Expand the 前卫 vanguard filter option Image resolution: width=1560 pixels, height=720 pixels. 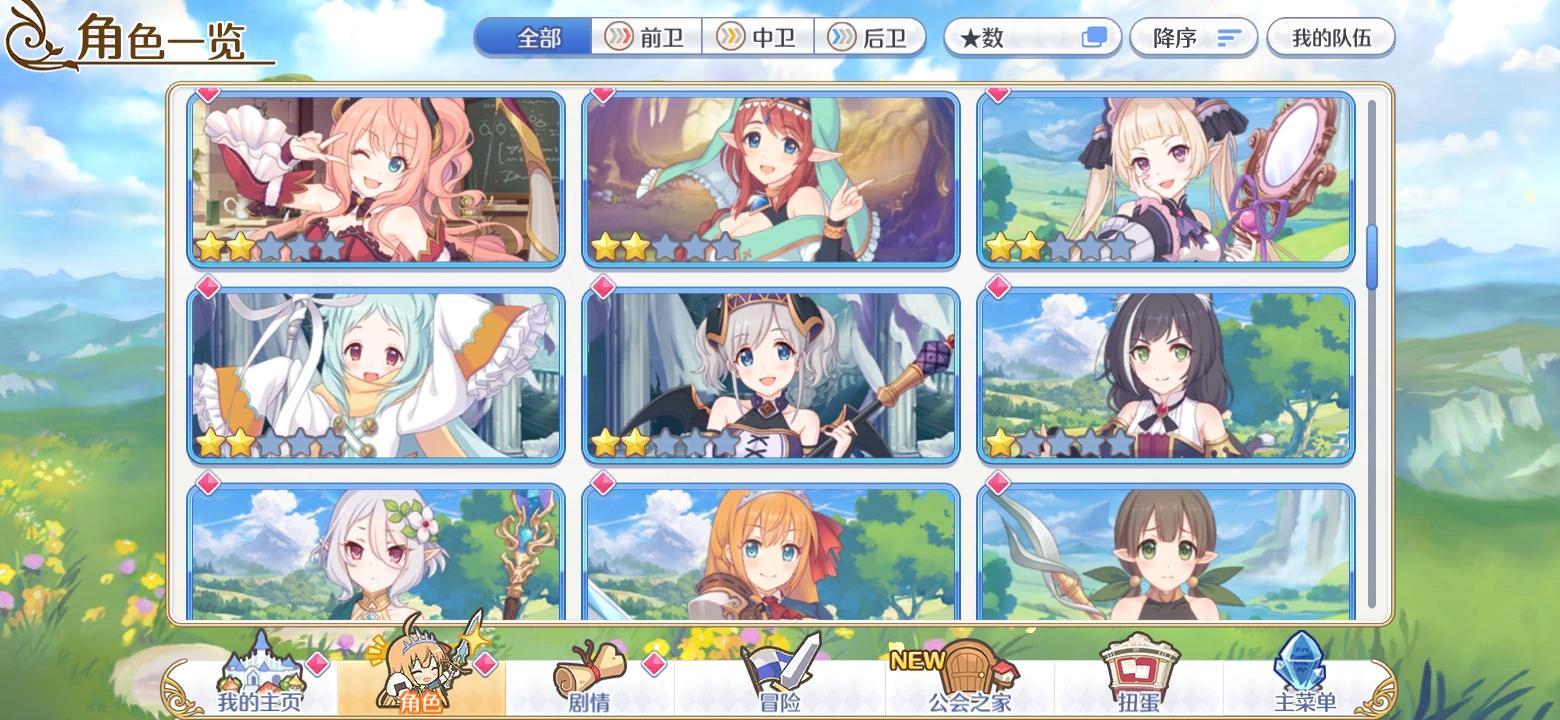[x=647, y=37]
